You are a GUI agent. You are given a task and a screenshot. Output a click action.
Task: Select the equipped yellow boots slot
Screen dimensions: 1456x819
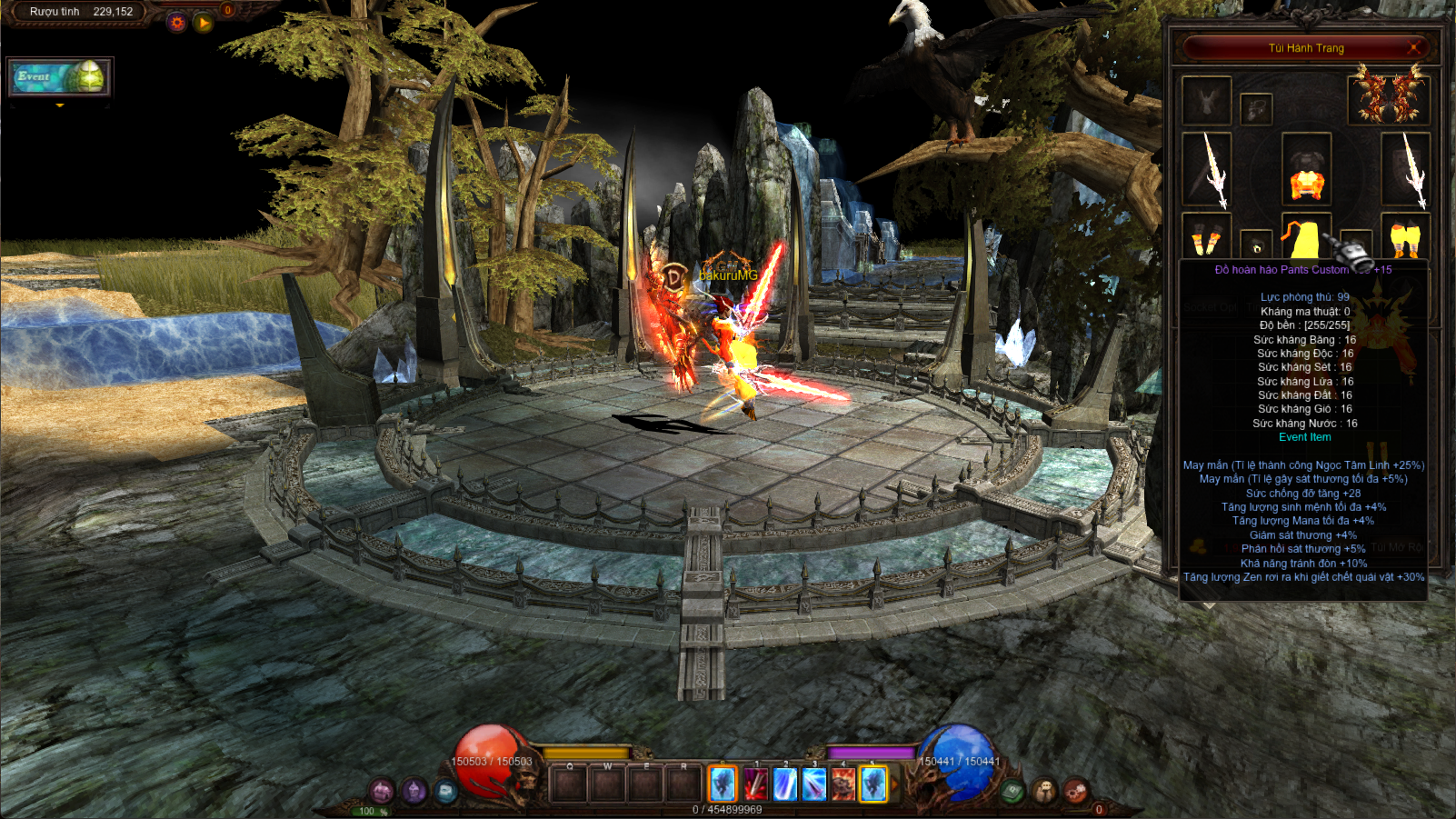[x=1405, y=238]
